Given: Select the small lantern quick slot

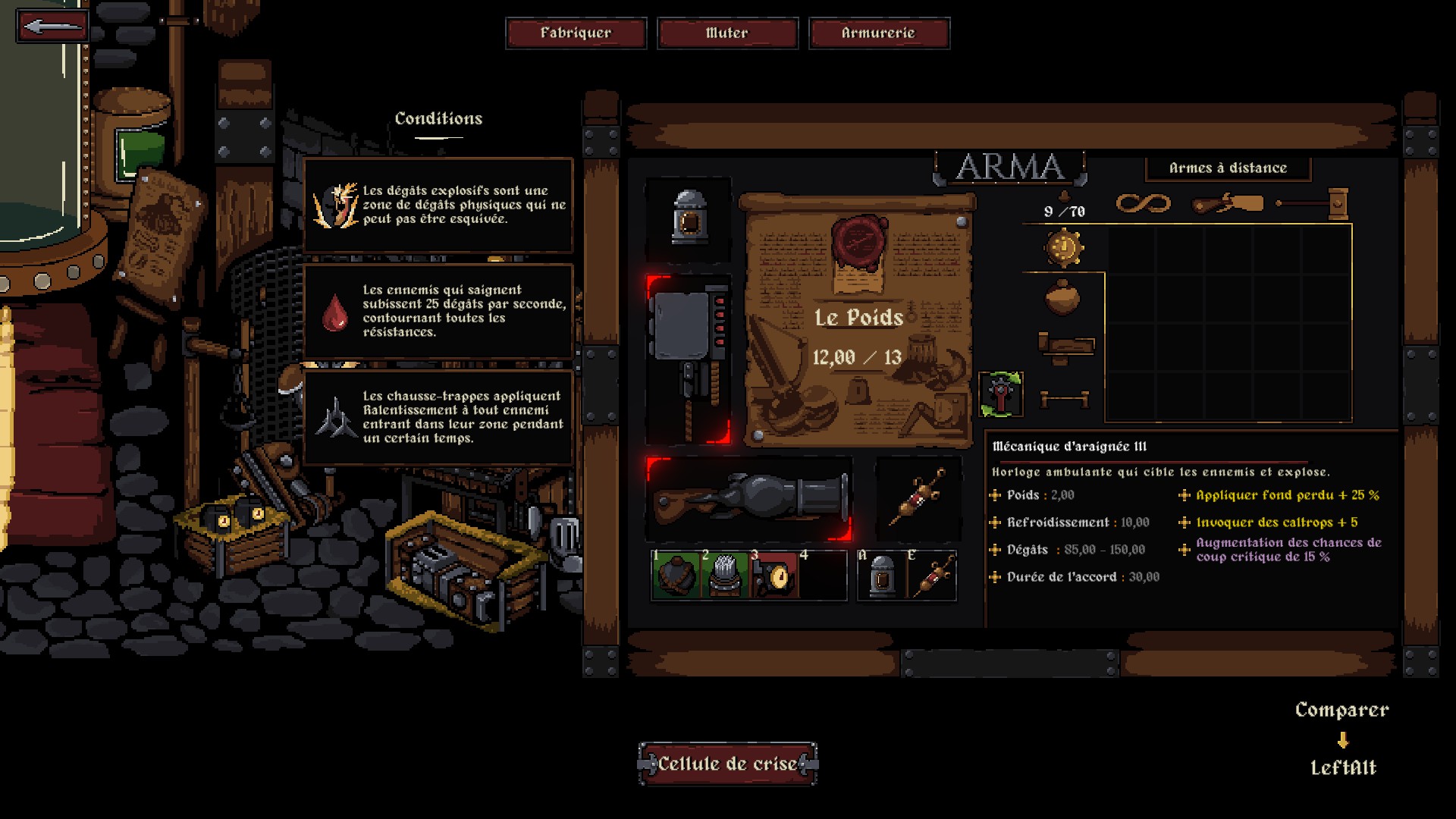Looking at the screenshot, I should click(x=881, y=576).
